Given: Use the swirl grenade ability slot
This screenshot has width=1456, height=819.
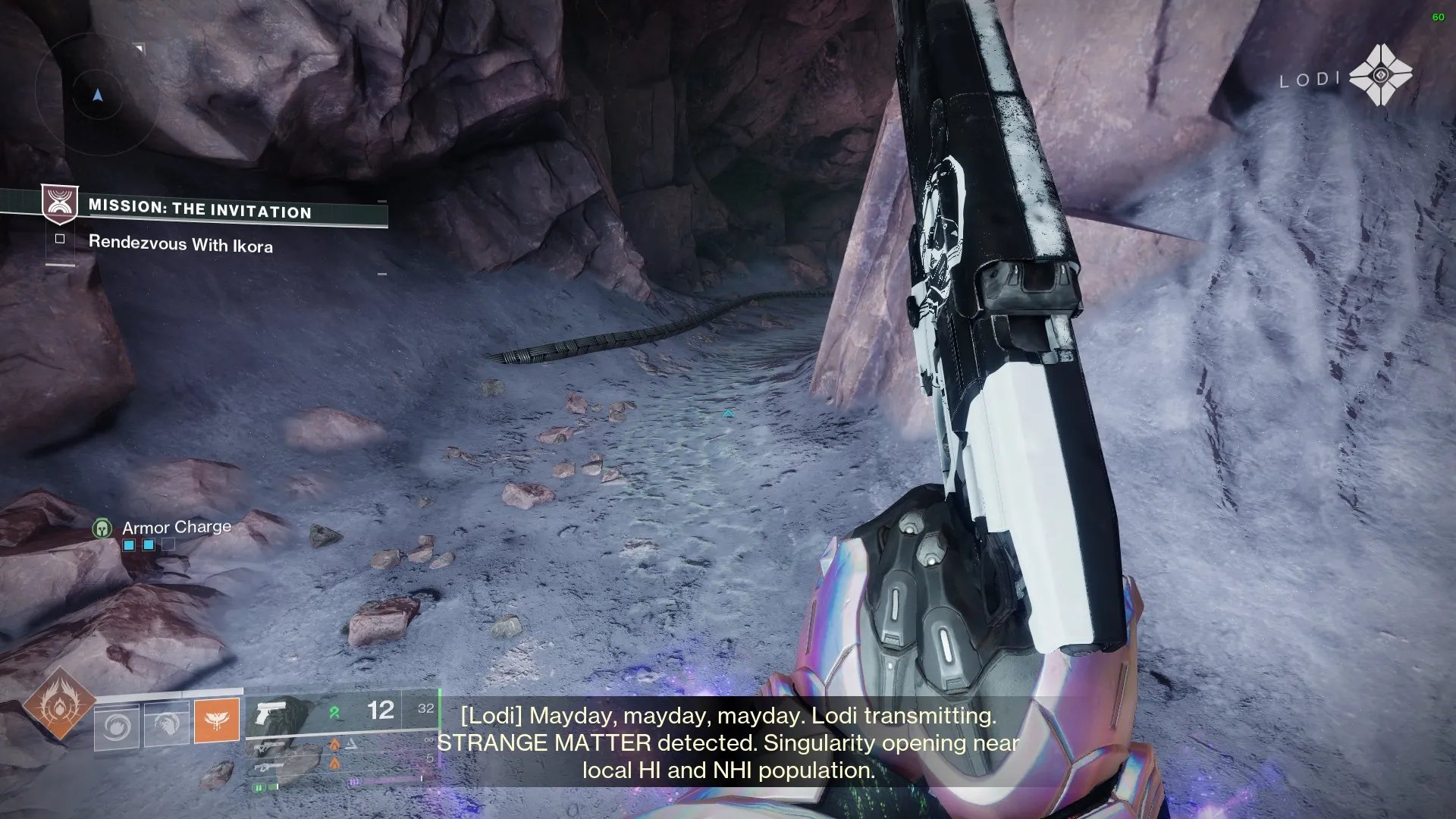Looking at the screenshot, I should point(117,726).
